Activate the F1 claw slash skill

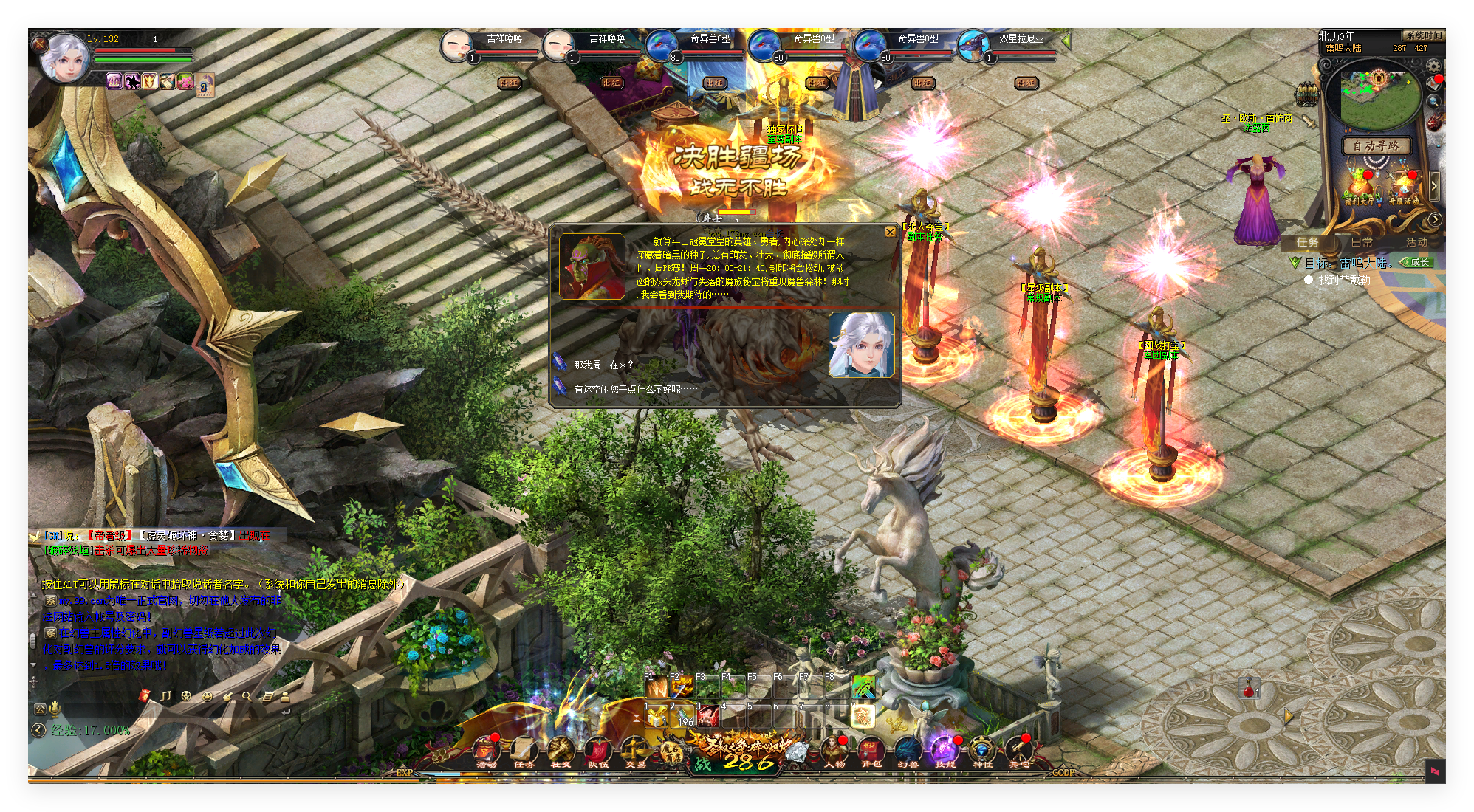point(656,687)
